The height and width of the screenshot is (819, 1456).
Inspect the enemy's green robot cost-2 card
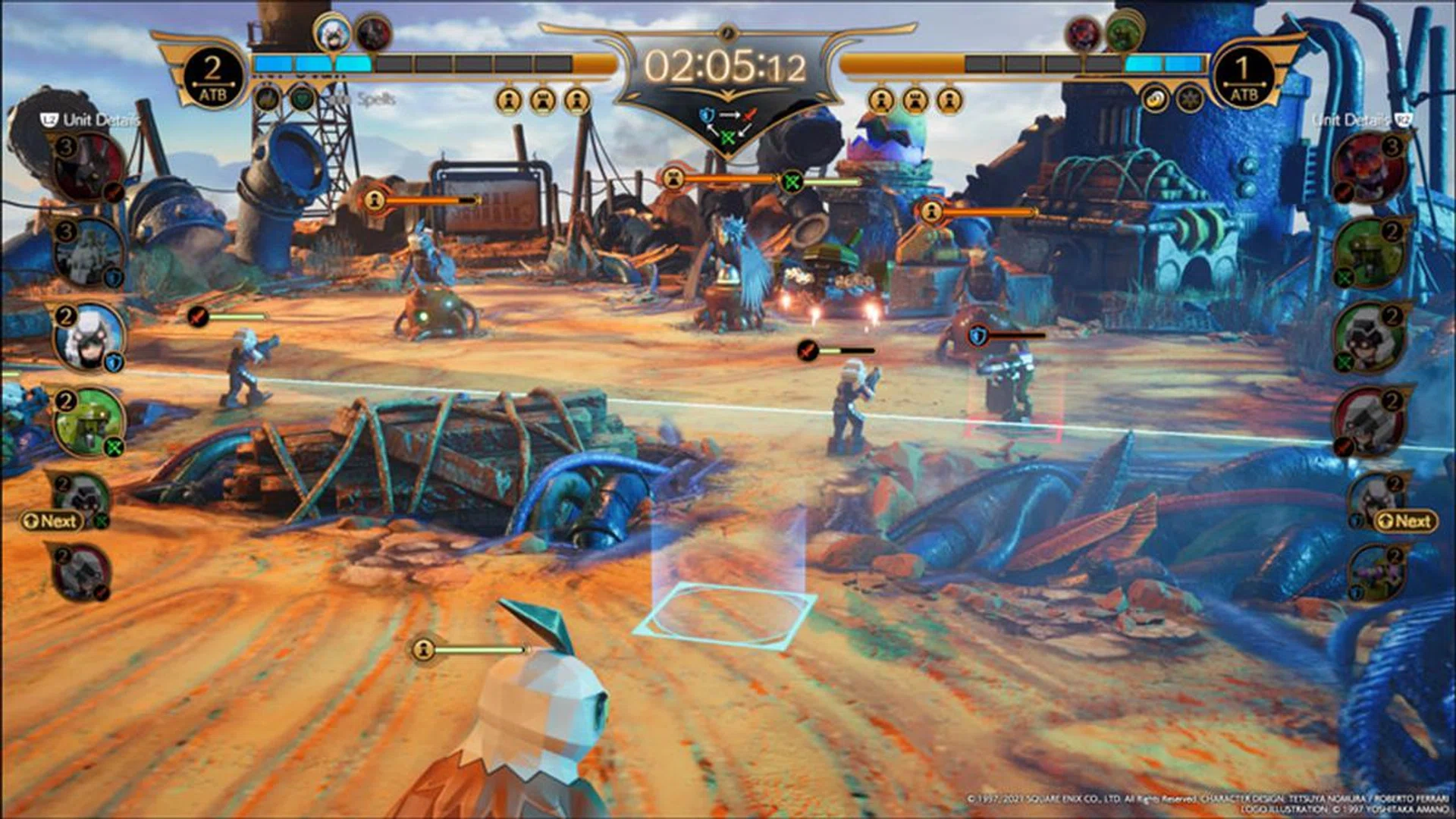tap(1370, 253)
